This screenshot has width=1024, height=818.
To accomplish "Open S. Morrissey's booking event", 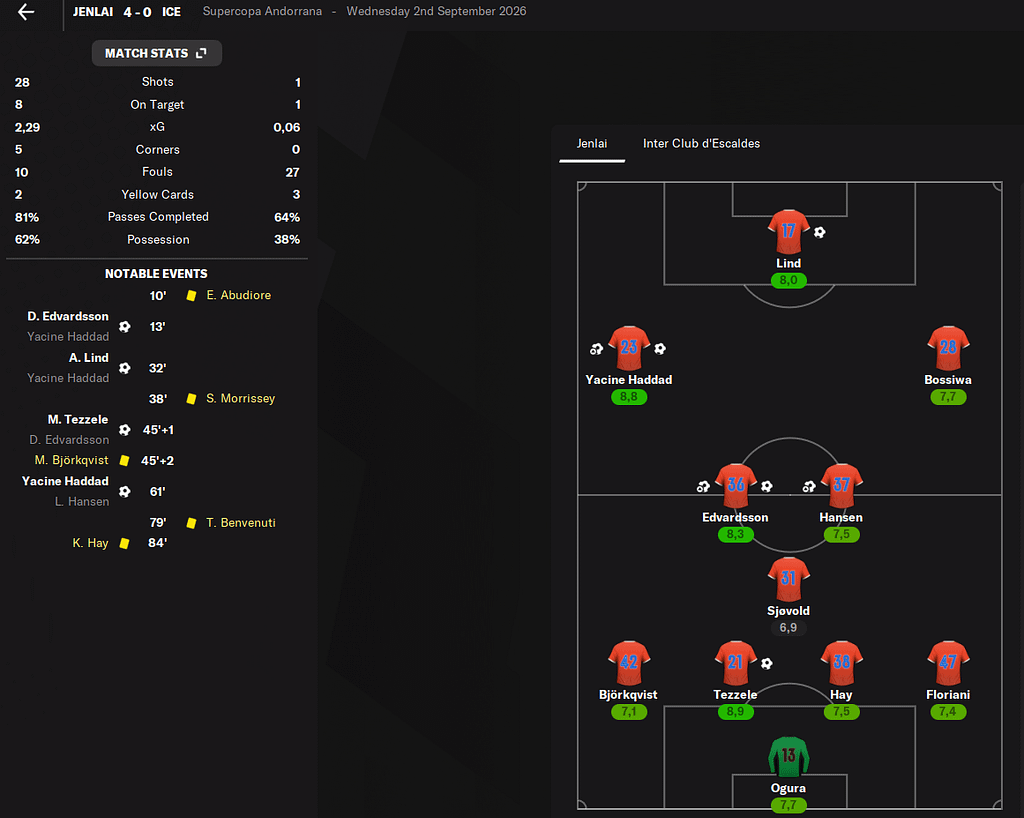I will tap(240, 399).
